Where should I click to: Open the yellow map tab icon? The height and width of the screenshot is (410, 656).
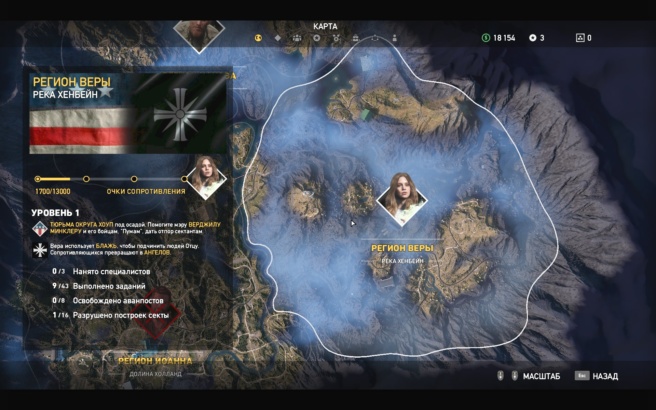point(258,38)
